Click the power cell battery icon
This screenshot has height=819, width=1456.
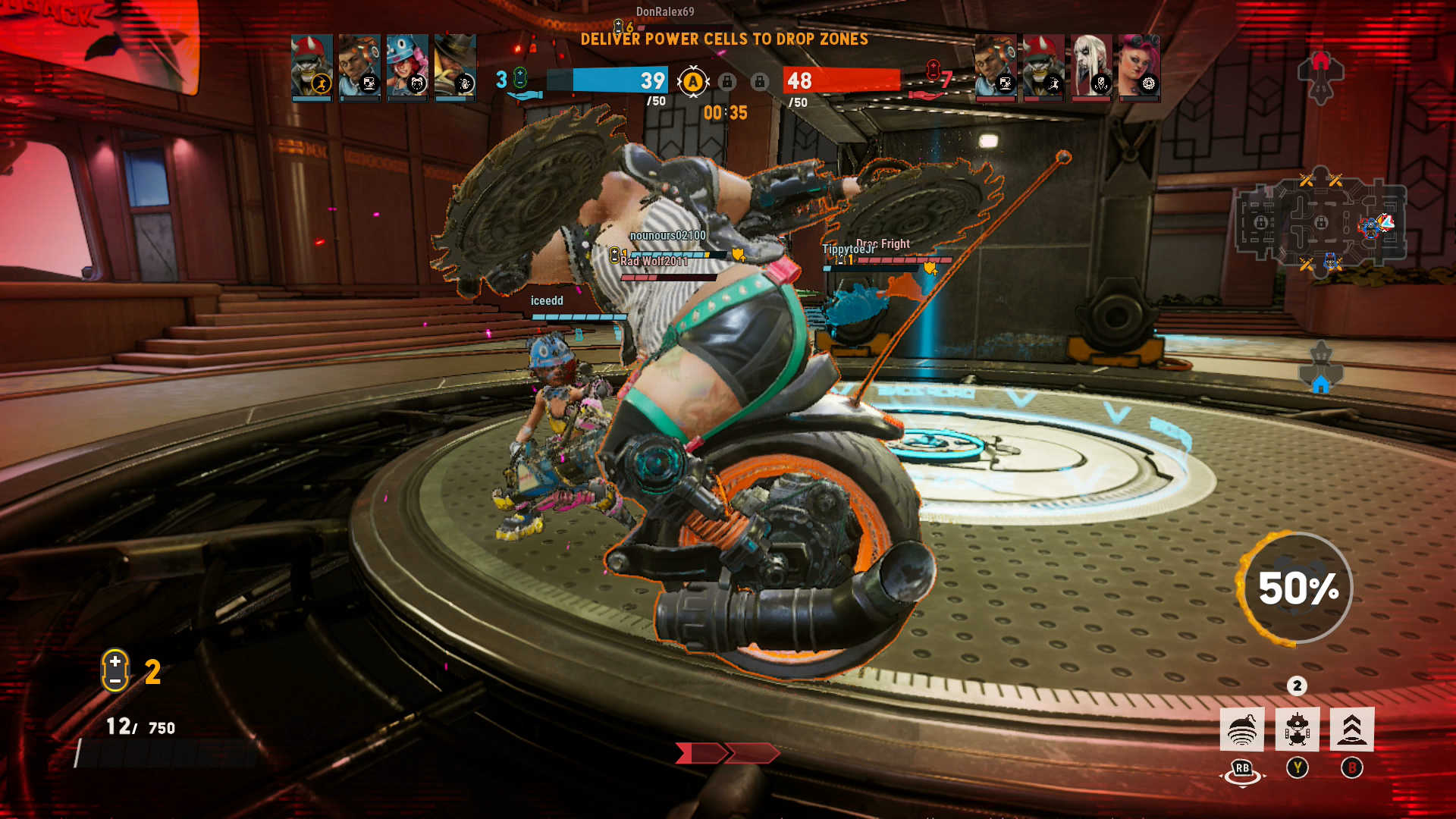[114, 672]
